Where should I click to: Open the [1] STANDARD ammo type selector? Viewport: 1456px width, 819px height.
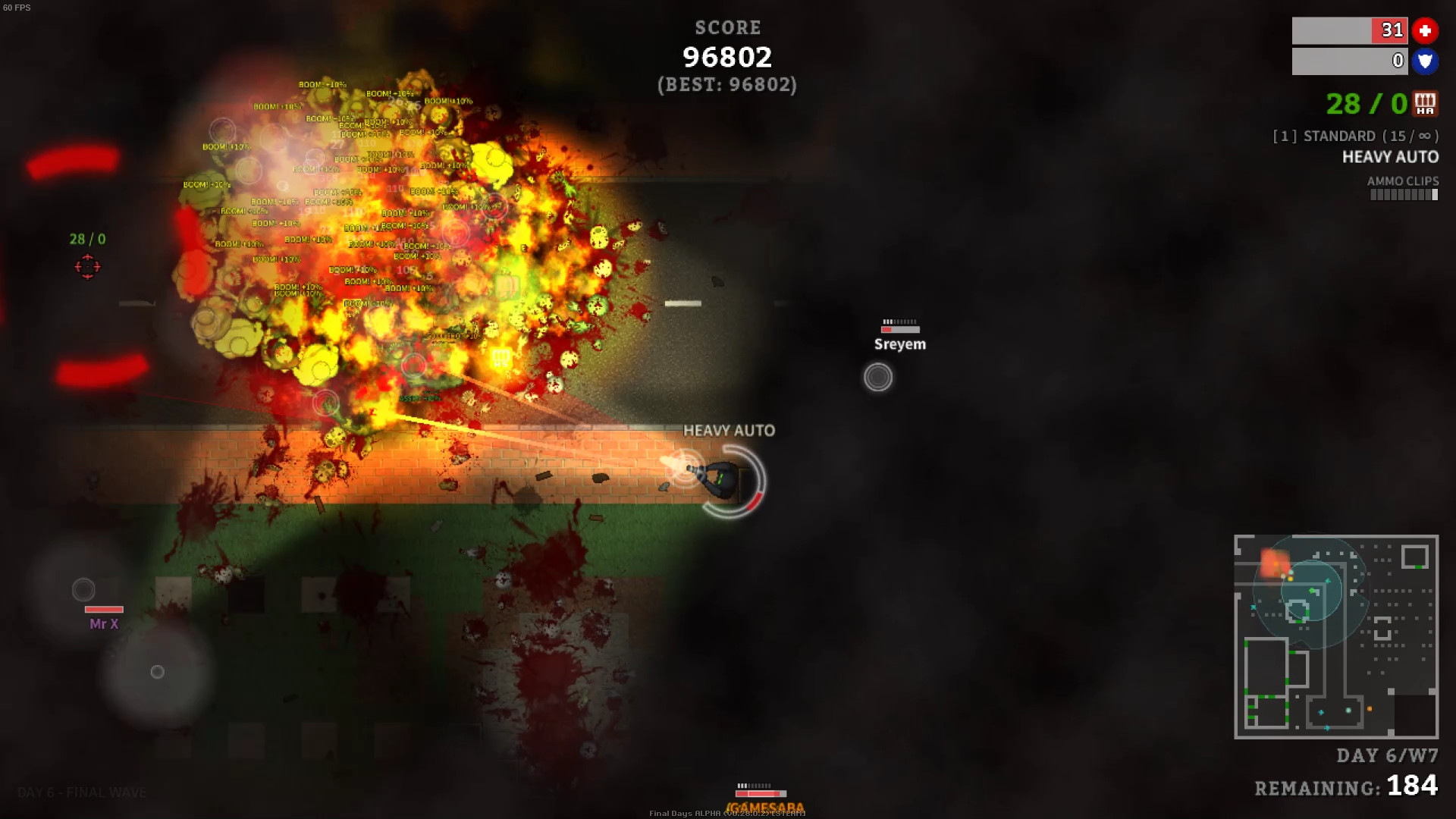pos(1354,136)
